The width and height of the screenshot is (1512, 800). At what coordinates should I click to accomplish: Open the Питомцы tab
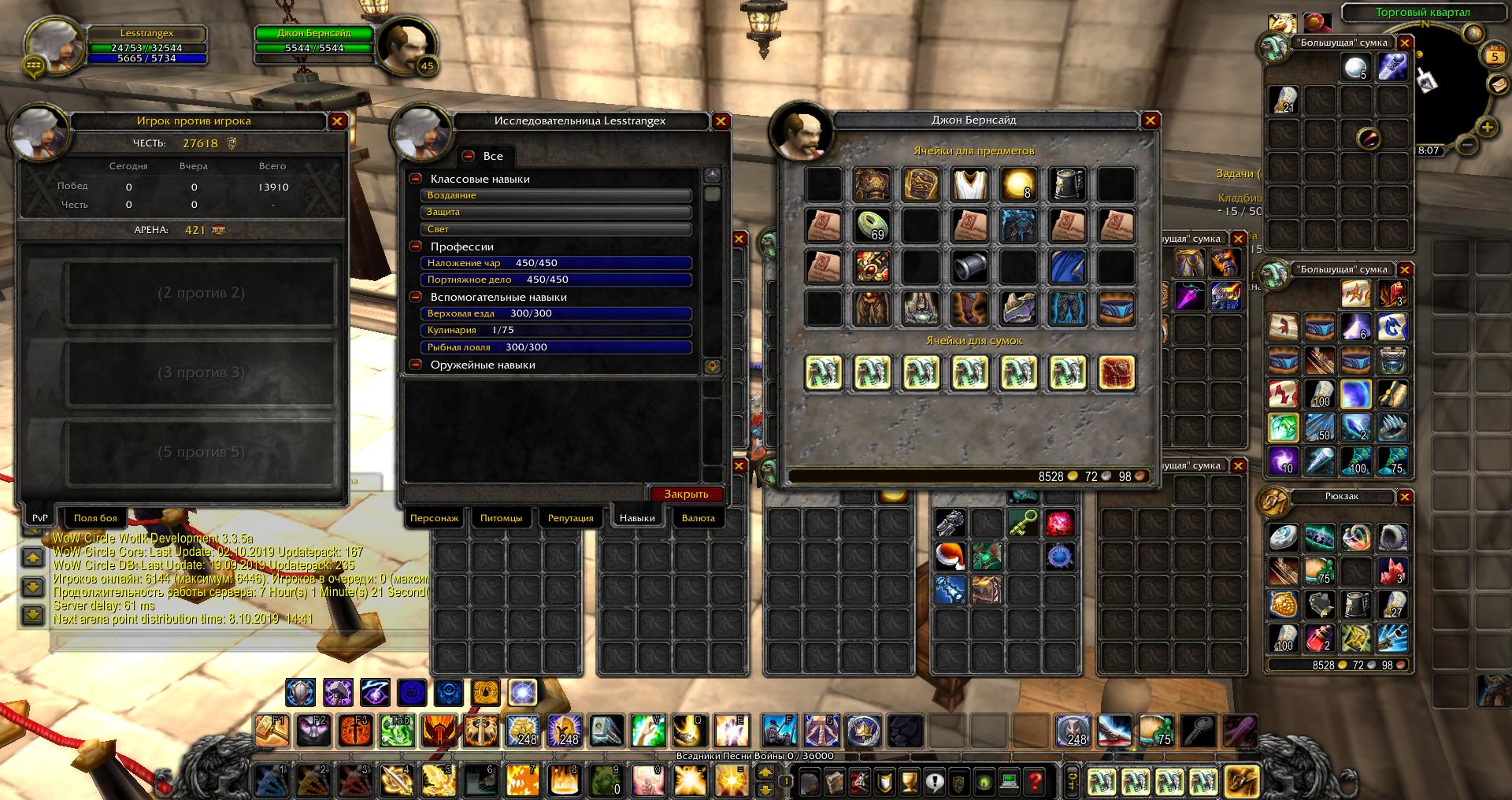point(502,518)
